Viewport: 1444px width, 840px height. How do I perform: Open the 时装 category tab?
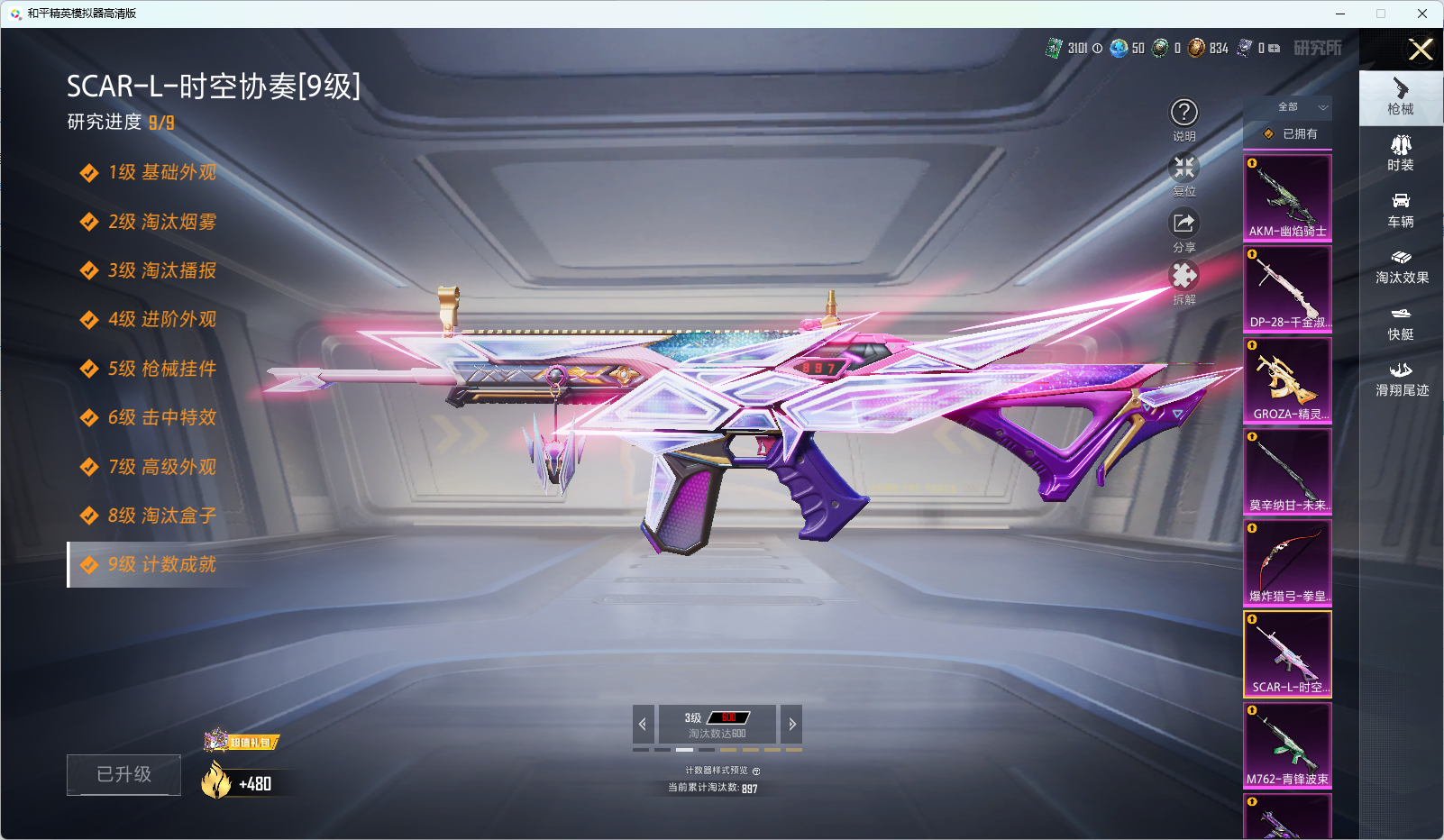click(x=1401, y=153)
